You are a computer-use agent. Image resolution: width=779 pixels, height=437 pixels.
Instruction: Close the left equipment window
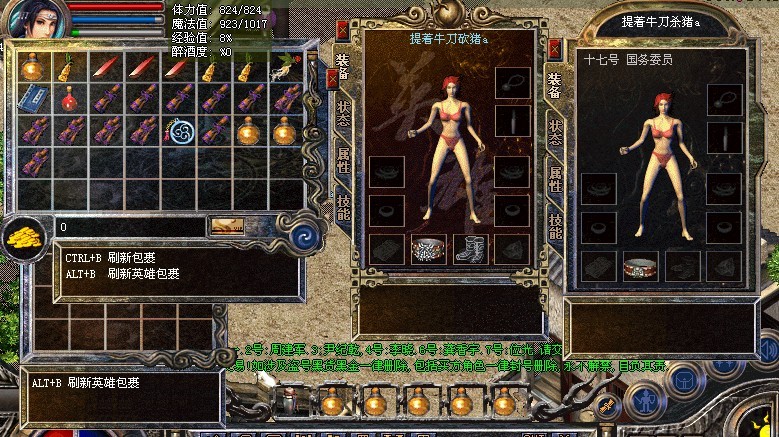(x=343, y=29)
